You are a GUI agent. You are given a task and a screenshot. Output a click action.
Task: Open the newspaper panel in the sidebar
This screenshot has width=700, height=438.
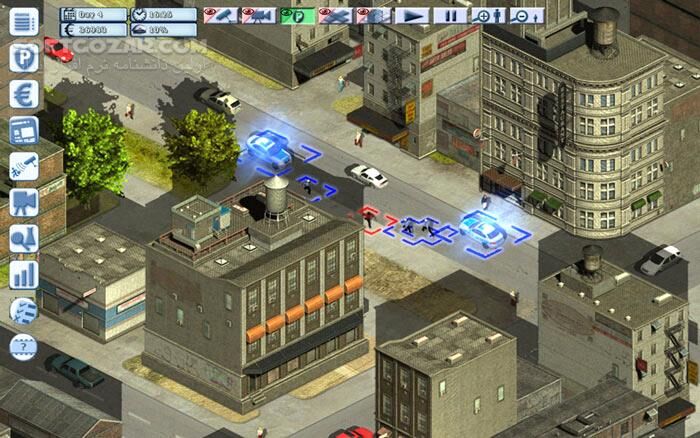point(24,130)
